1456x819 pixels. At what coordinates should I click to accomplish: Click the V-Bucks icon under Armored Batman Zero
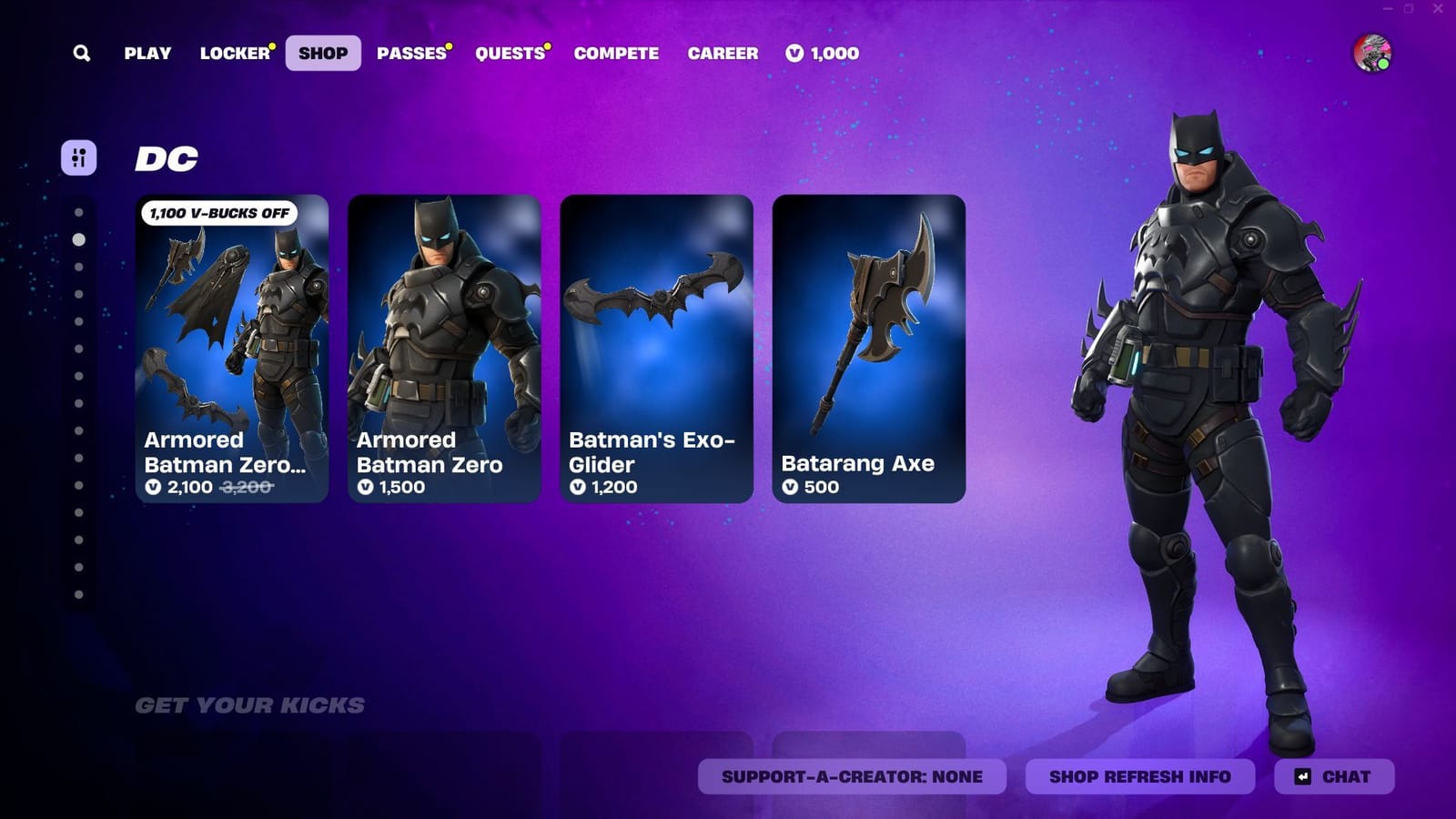click(x=366, y=488)
